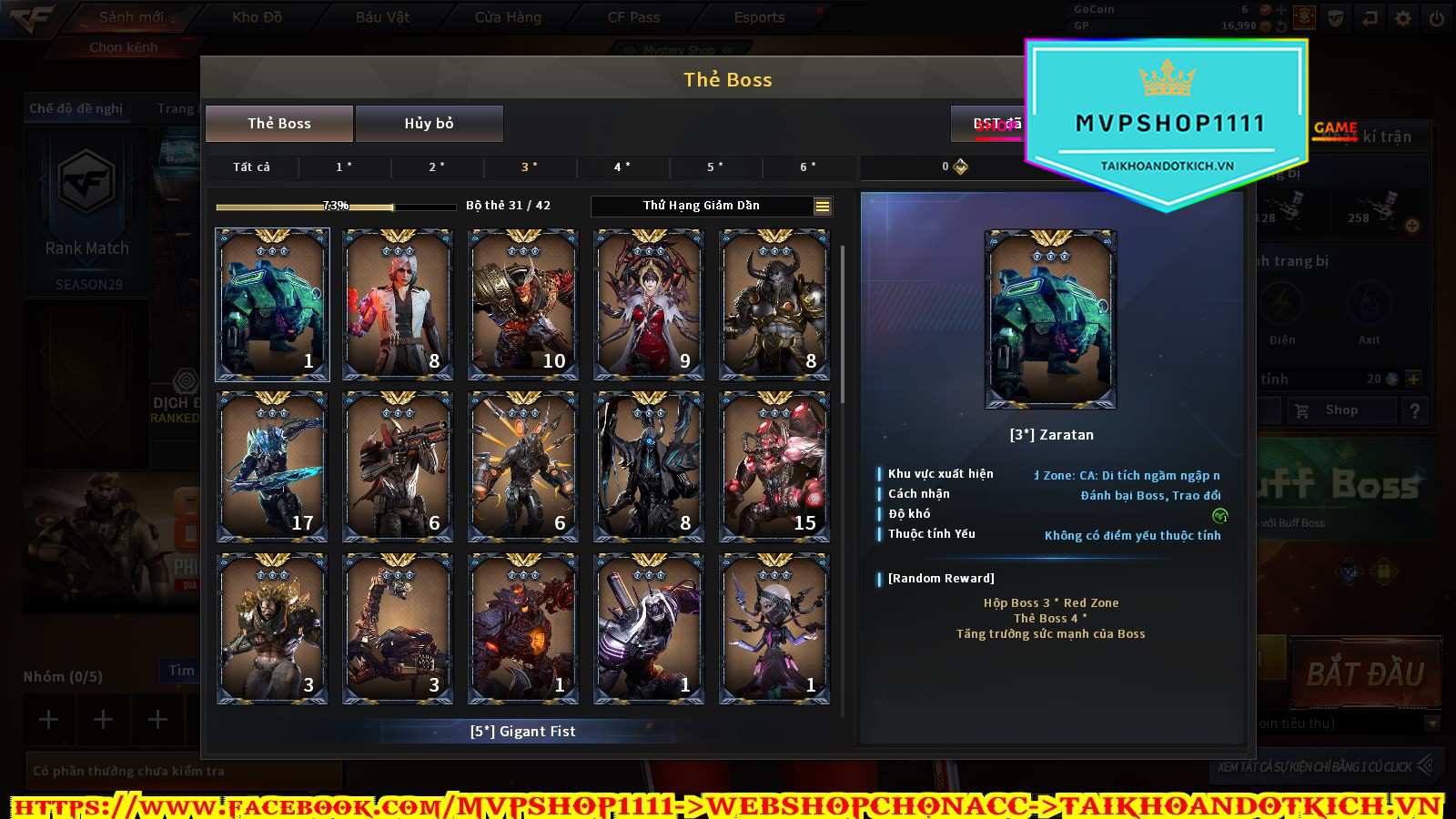Choose the boss card with count 10
Viewport: 1456px width, 819px height.
click(x=523, y=304)
